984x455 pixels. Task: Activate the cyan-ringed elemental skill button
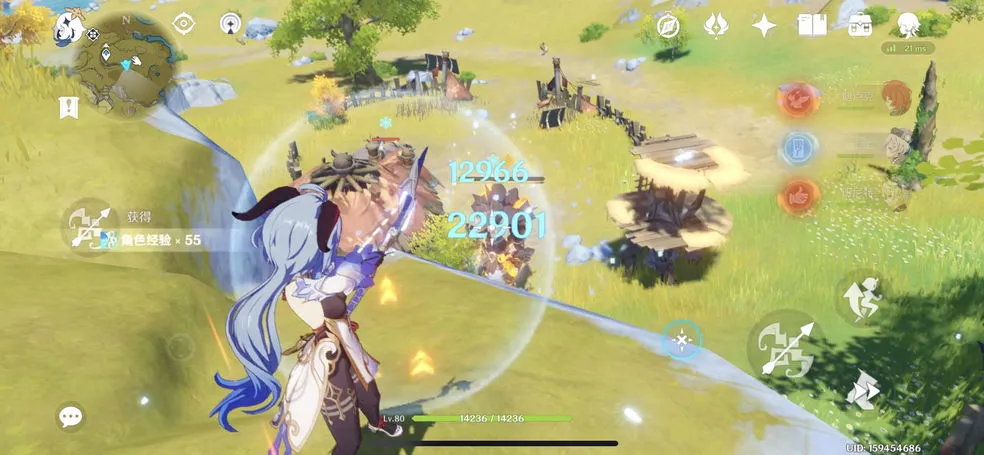coord(682,341)
